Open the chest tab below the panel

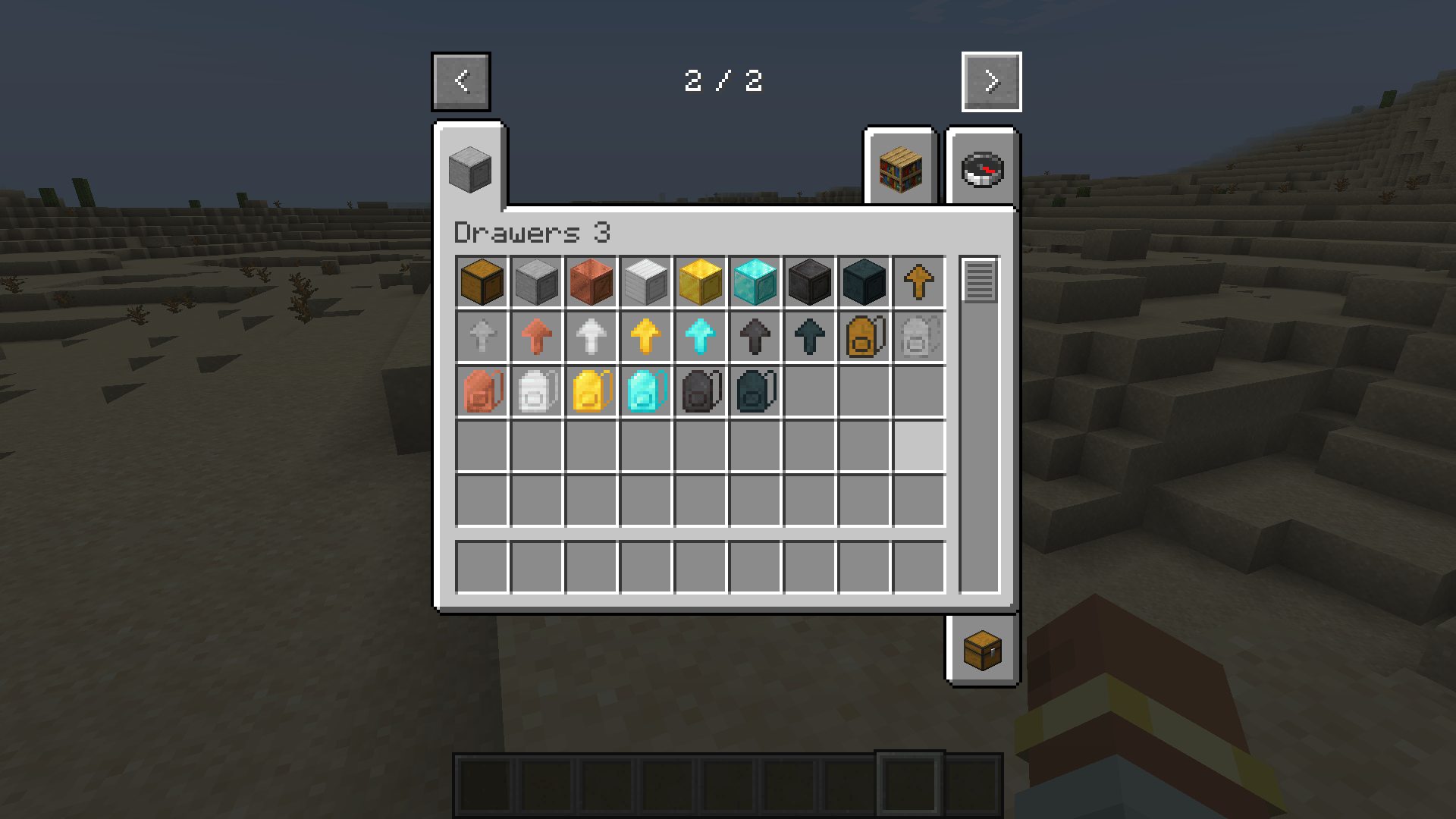click(982, 648)
